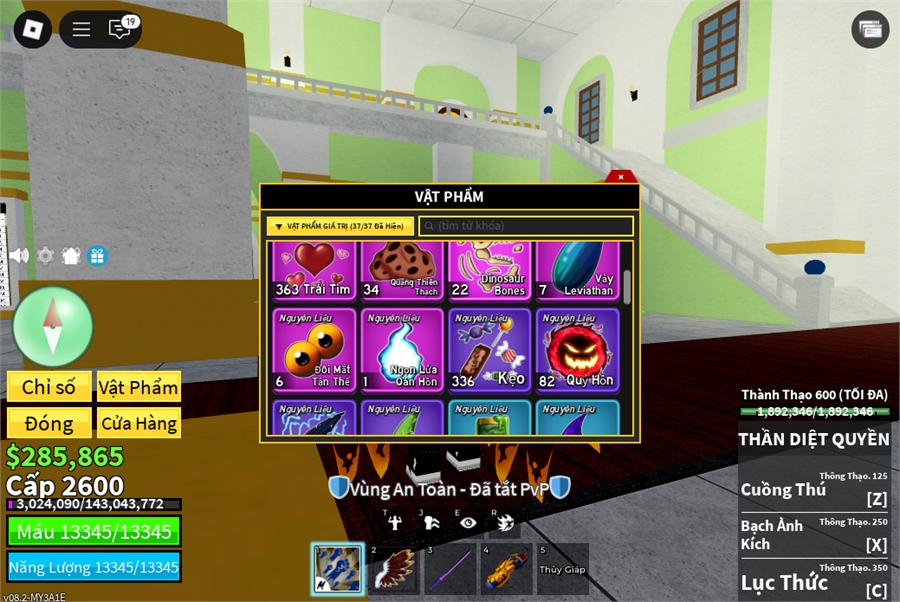Viewport: 900px width, 602px height.
Task: Select the Ngọn Lửa Oán Hồn item
Action: coord(402,350)
